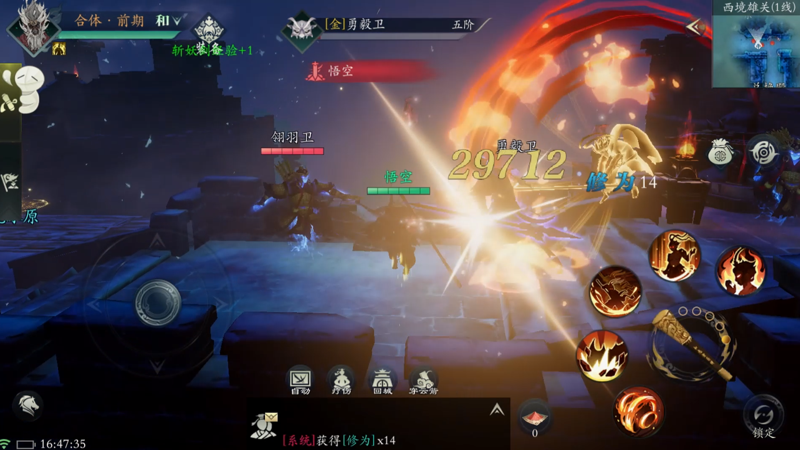Toggle the 锁定 target lock button
800x450 pixels.
pyautogui.click(x=764, y=416)
